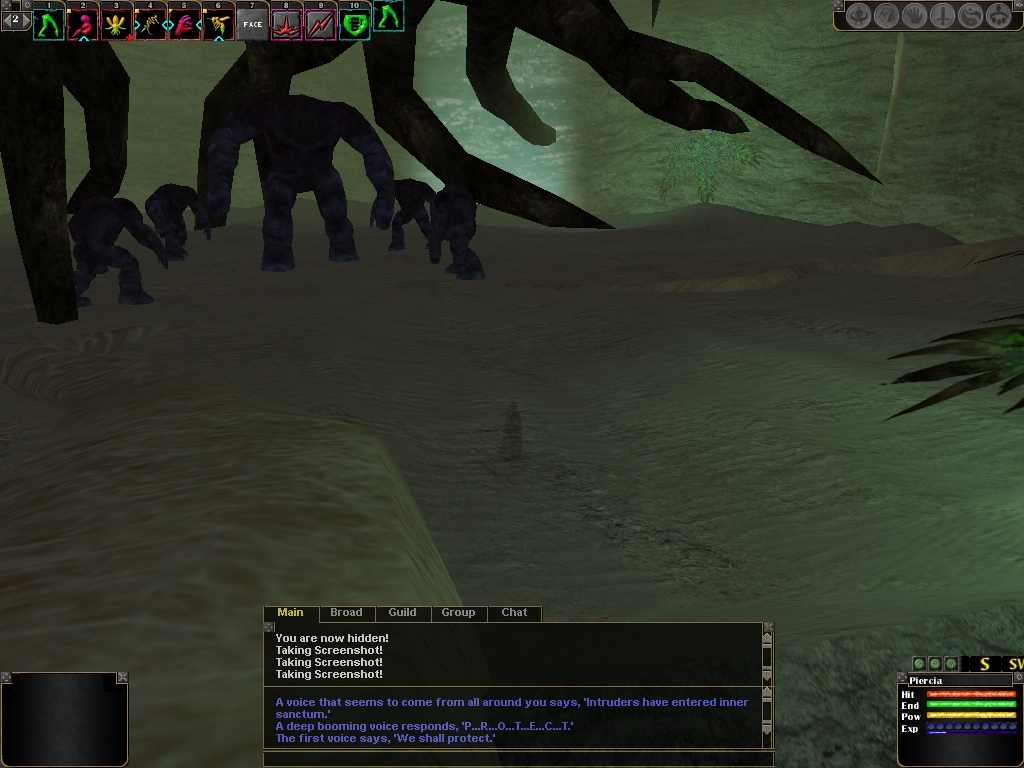Open the open-hand icon menu button

tap(914, 16)
